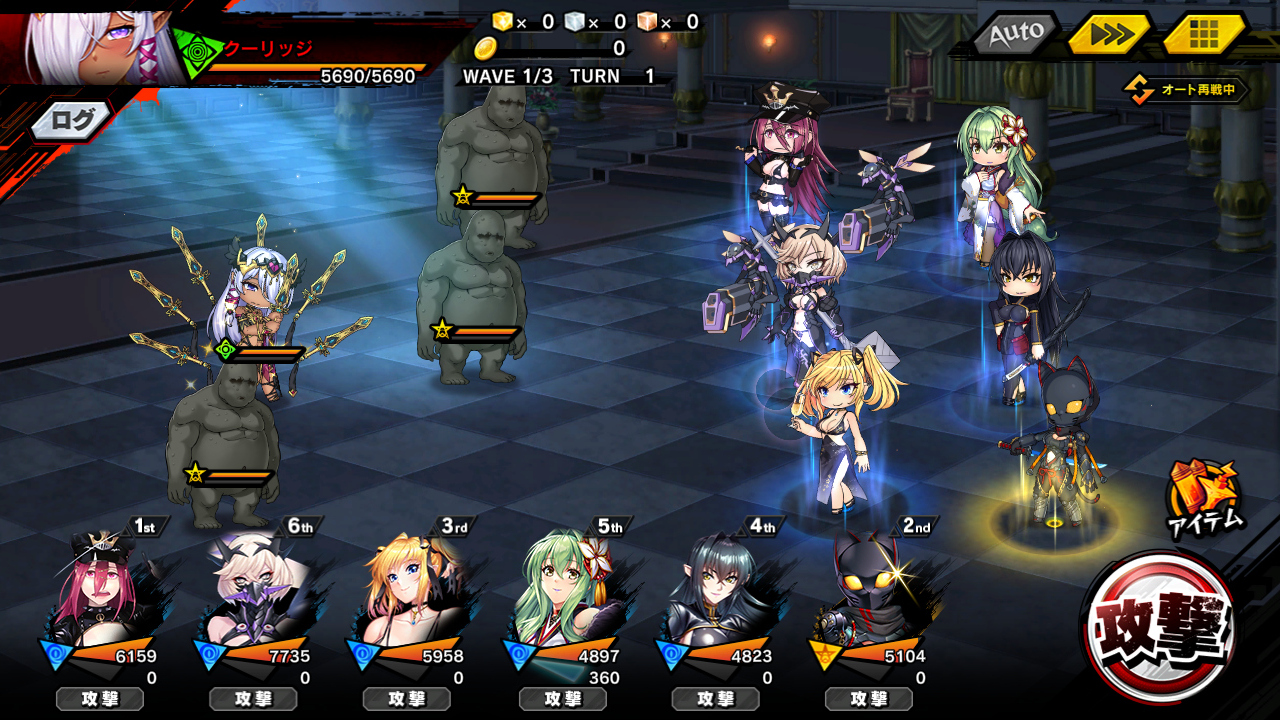Click the クーリッジ enemy target portrait
The image size is (1280, 720).
click(100, 45)
